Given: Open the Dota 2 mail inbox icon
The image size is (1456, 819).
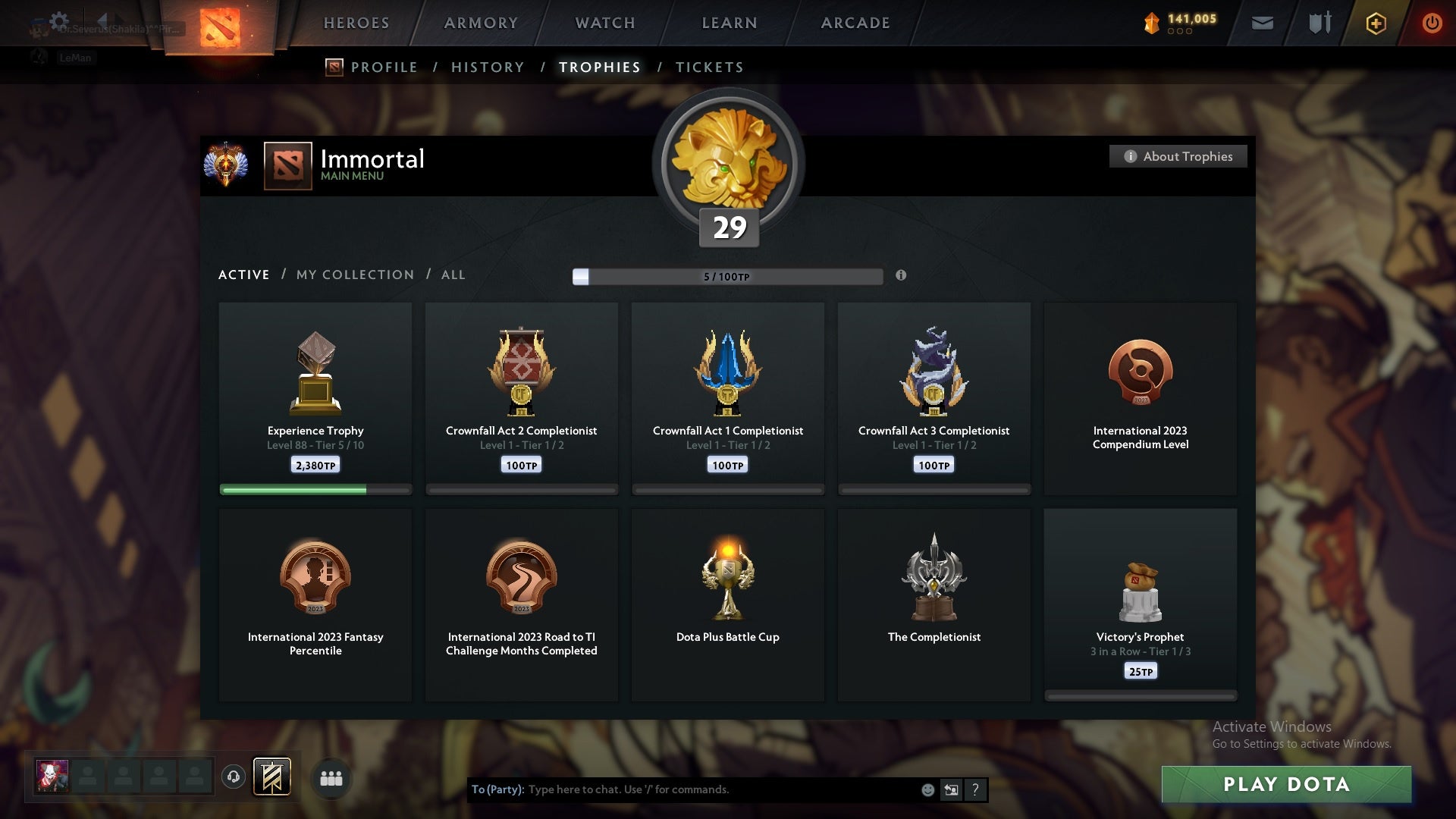Looking at the screenshot, I should 1261,23.
